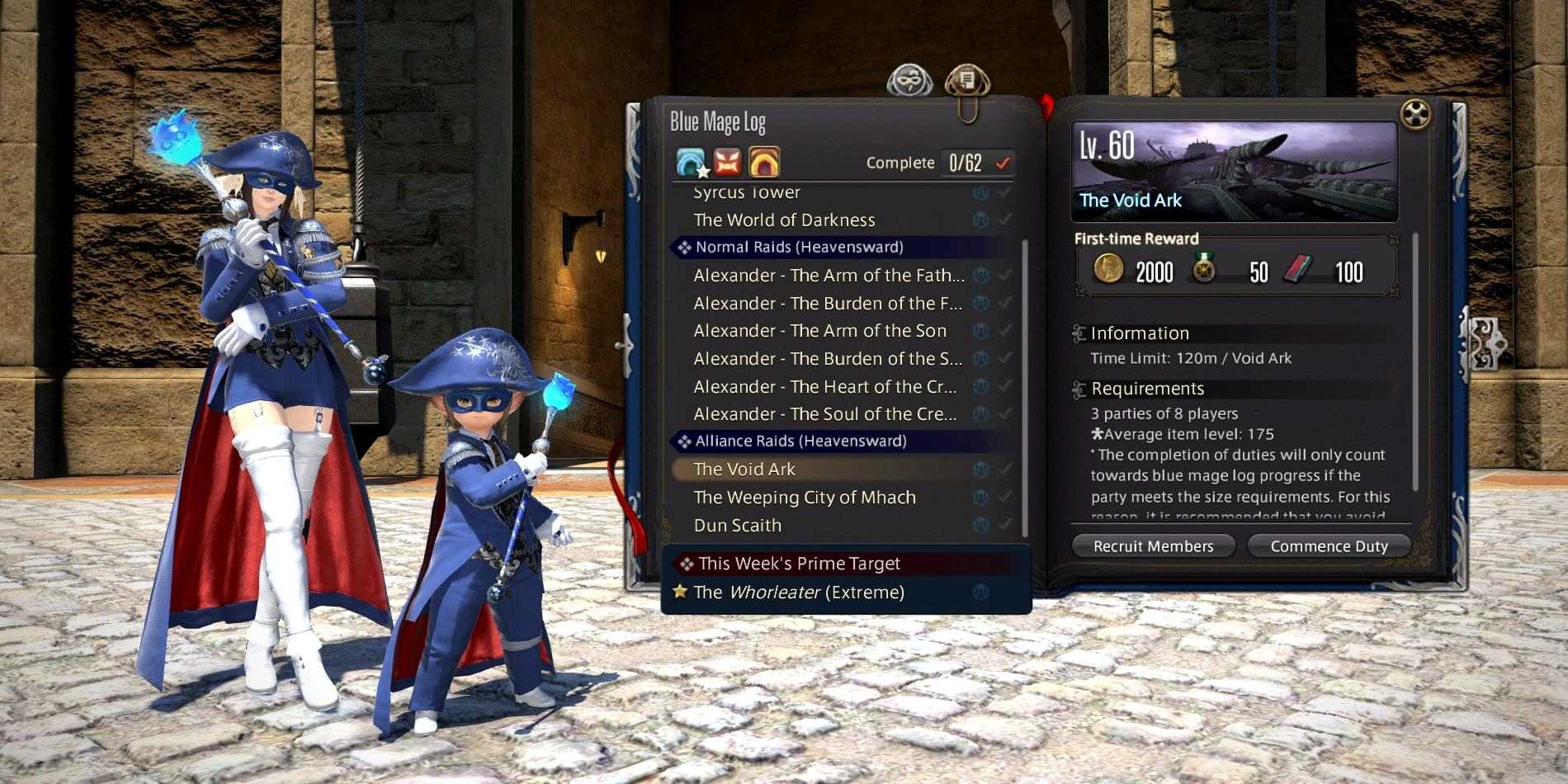This screenshot has width=1568, height=784.
Task: Choose Alexander - The Arm of the Father
Action: click(829, 276)
